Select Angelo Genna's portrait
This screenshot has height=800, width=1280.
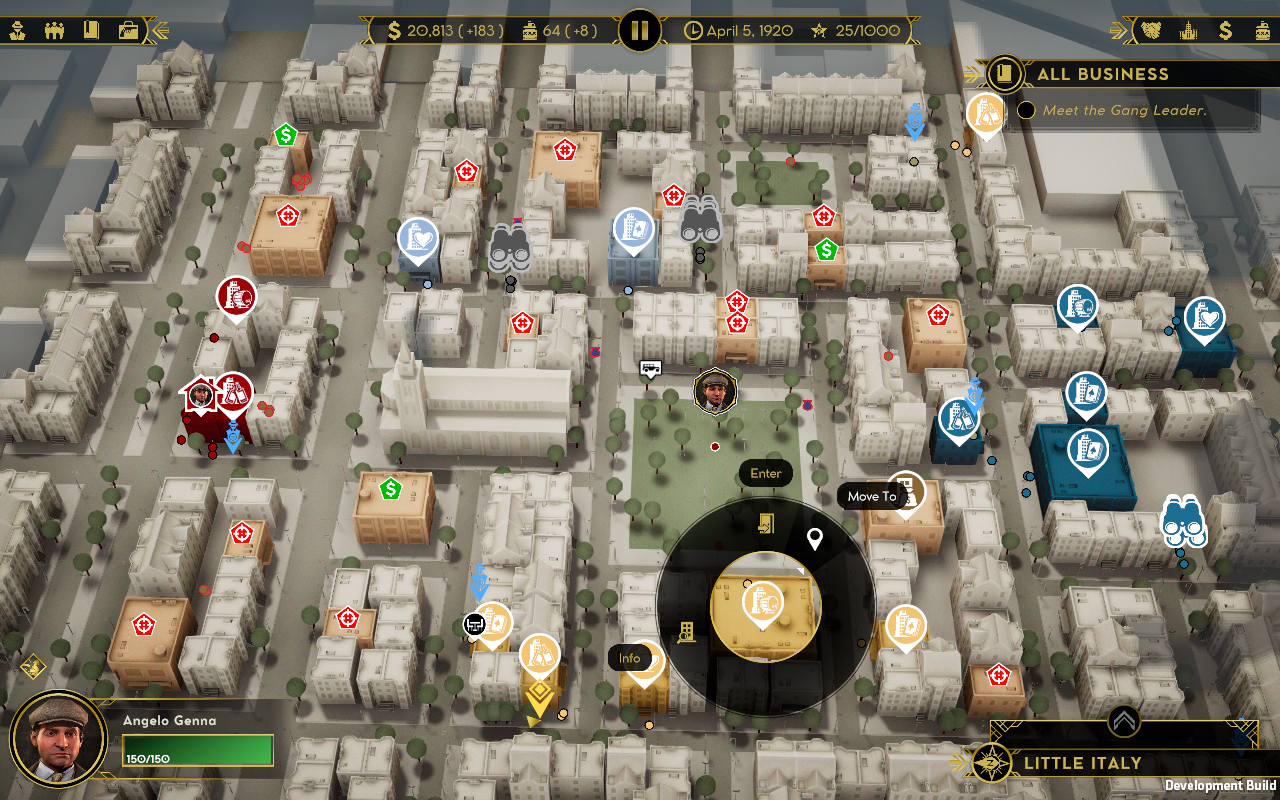tap(59, 740)
